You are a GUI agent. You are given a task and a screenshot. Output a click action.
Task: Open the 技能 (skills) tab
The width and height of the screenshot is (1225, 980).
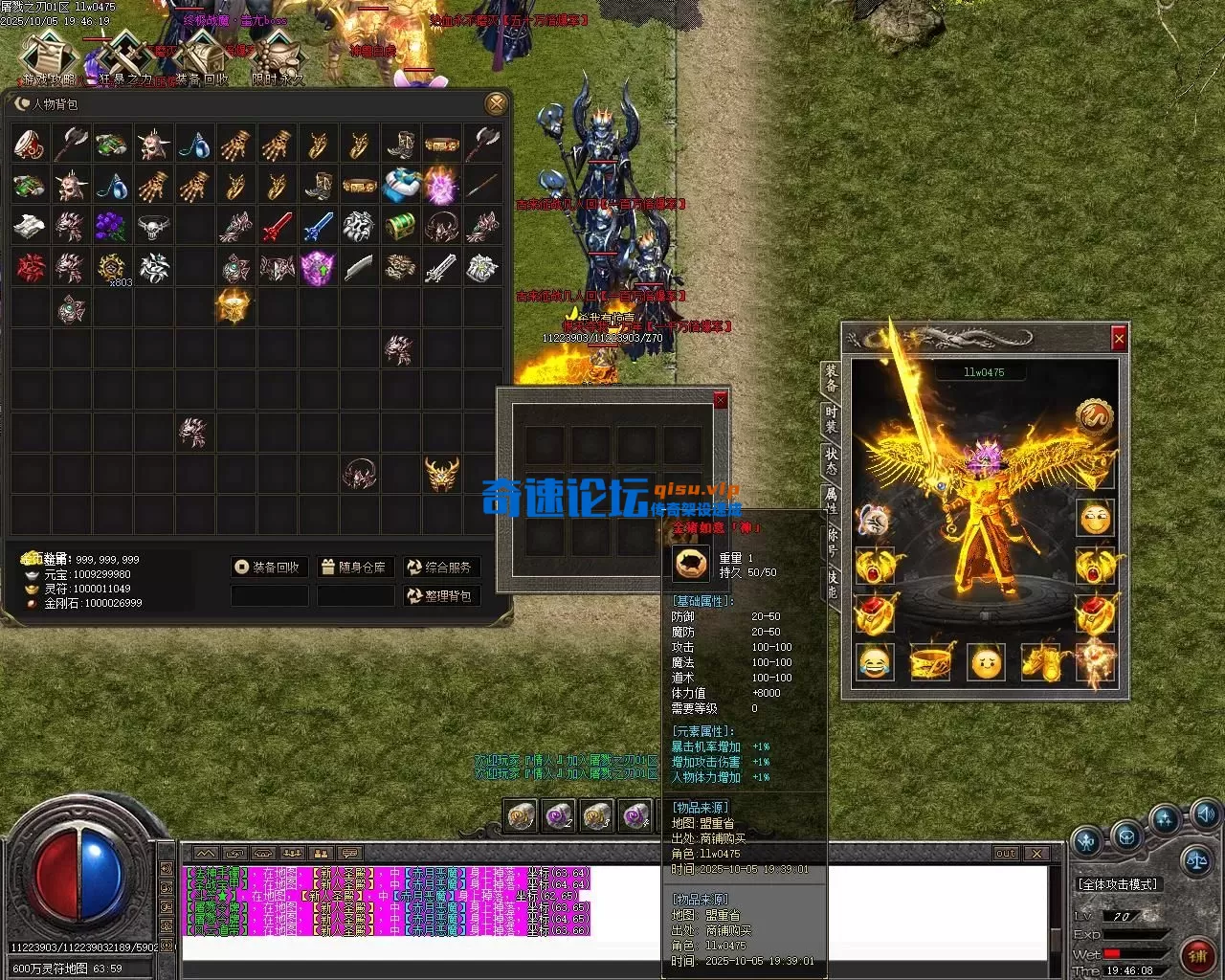click(x=832, y=585)
